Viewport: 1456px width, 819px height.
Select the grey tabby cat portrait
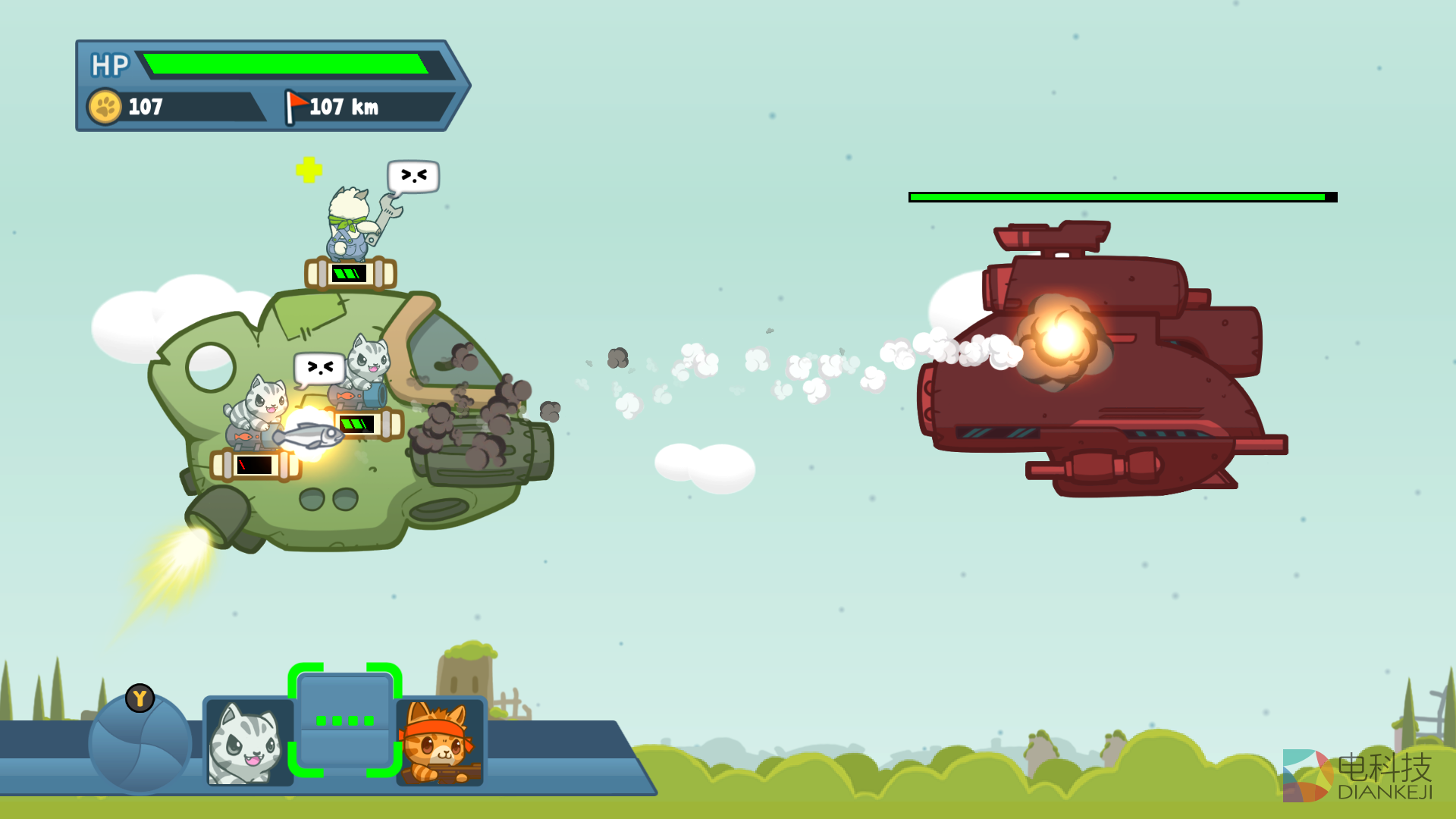[x=248, y=742]
